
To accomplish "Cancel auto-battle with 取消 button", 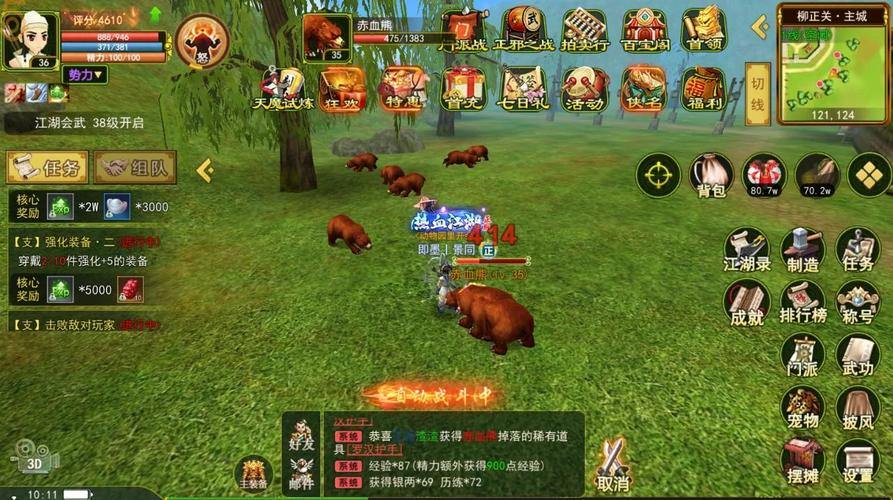I will click(x=612, y=463).
